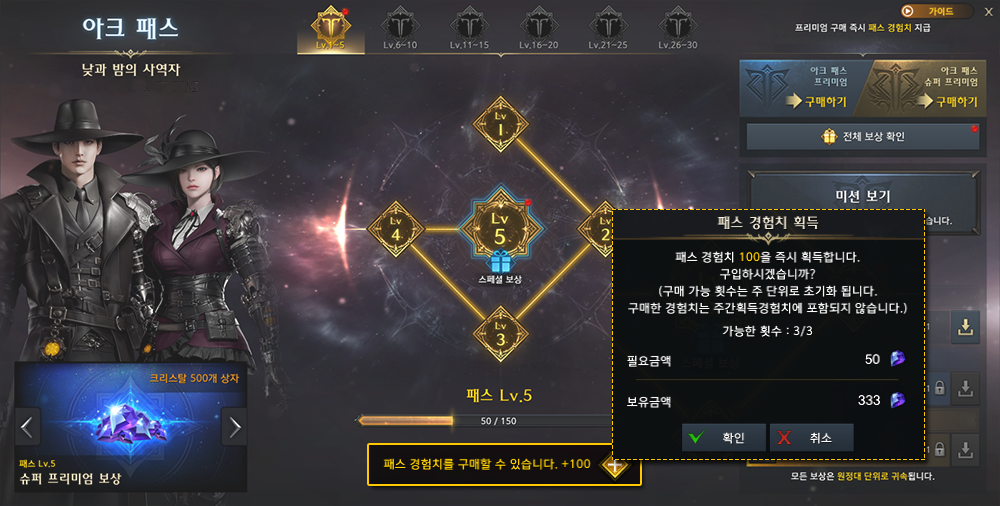Open mission view (미션 보기)

click(863, 196)
